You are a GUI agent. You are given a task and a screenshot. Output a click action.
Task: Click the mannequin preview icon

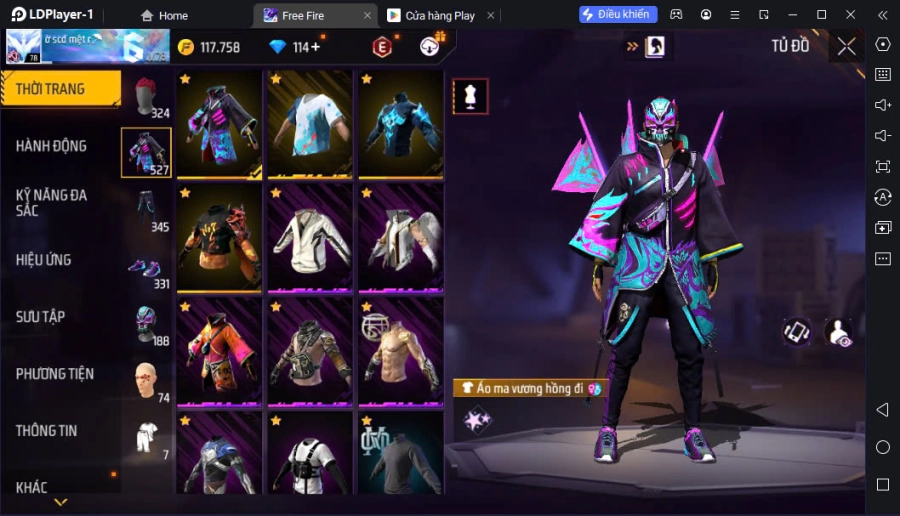[470, 96]
